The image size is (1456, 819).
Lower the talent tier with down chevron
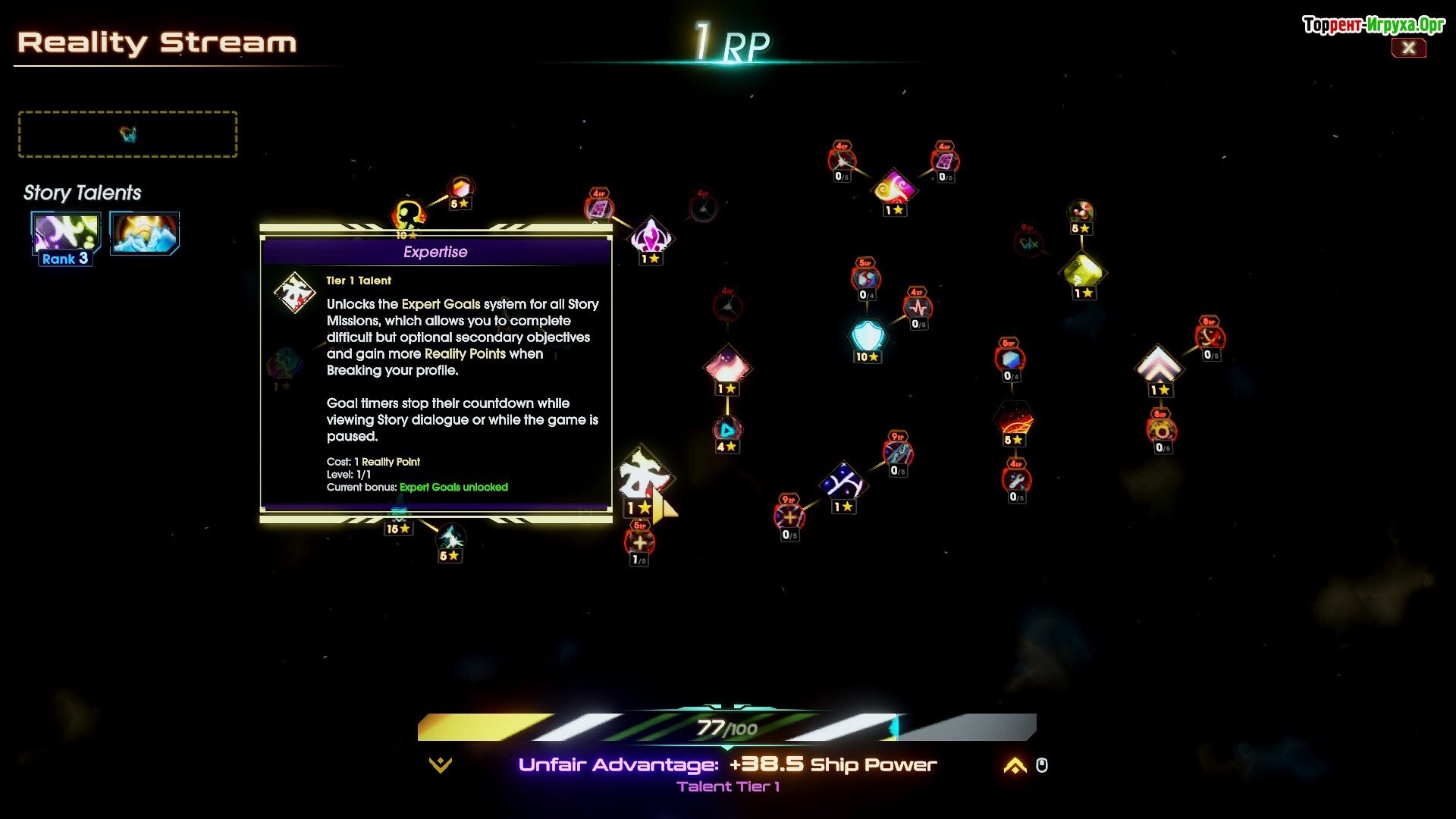440,765
